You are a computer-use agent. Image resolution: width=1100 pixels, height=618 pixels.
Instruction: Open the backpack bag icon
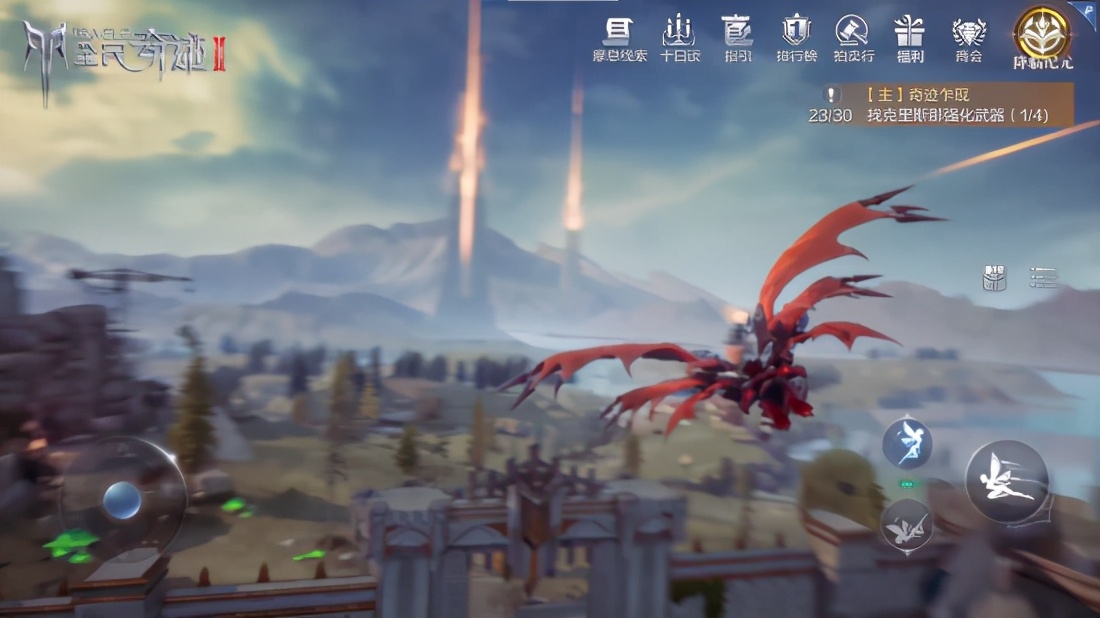(995, 277)
